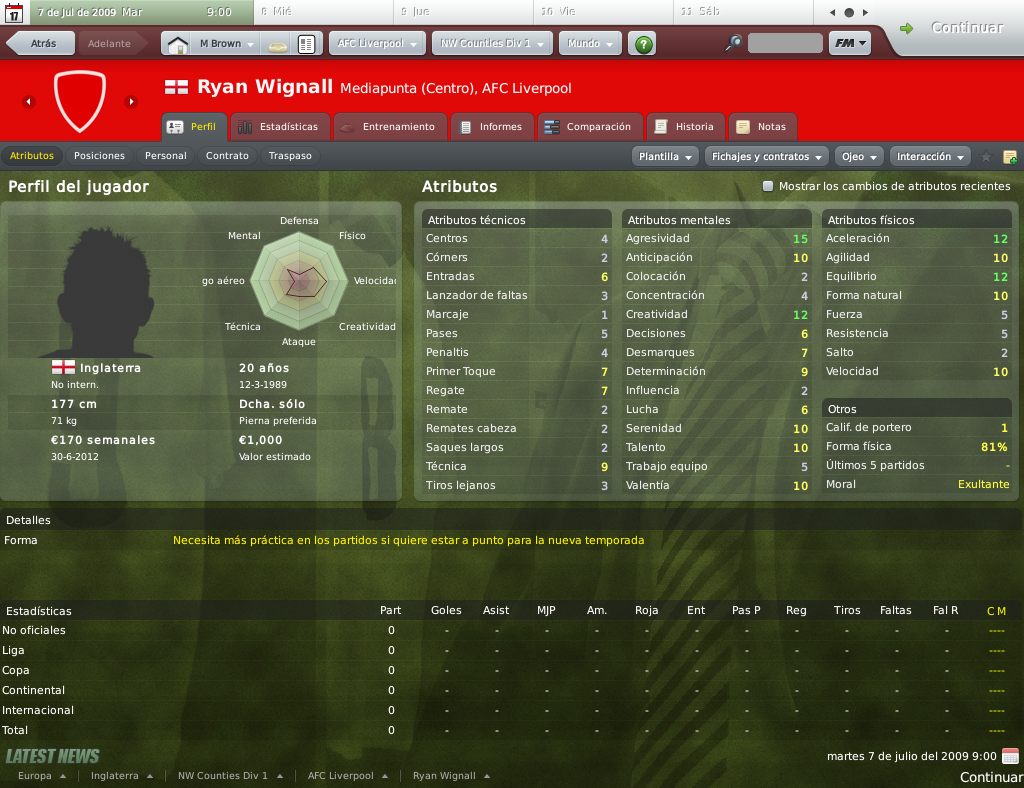
Task: Toggle Mostrar los cambios de atributos recientes
Action: pyautogui.click(x=768, y=186)
